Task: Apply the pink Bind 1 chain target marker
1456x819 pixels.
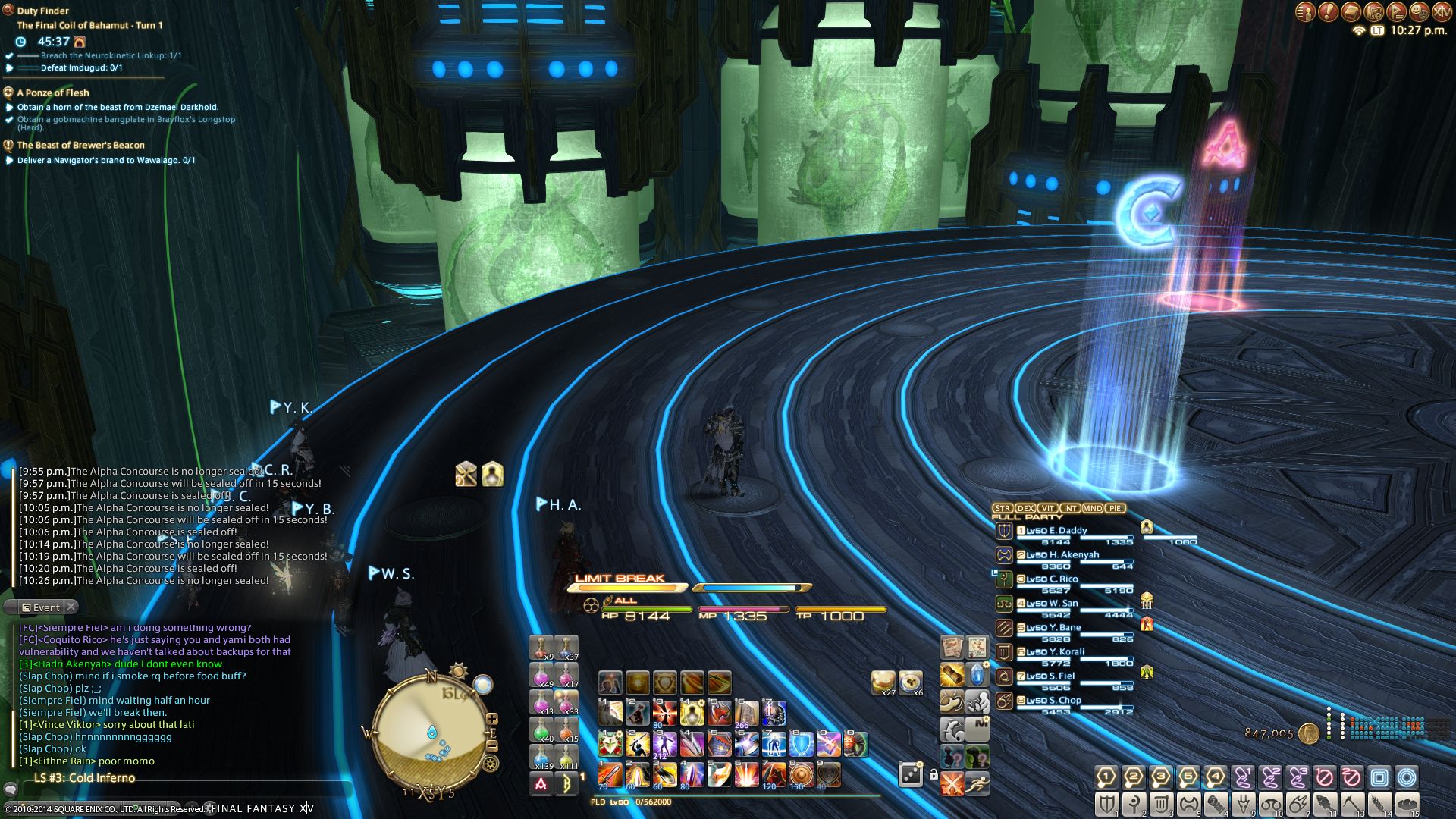Action: pyautogui.click(x=1242, y=777)
